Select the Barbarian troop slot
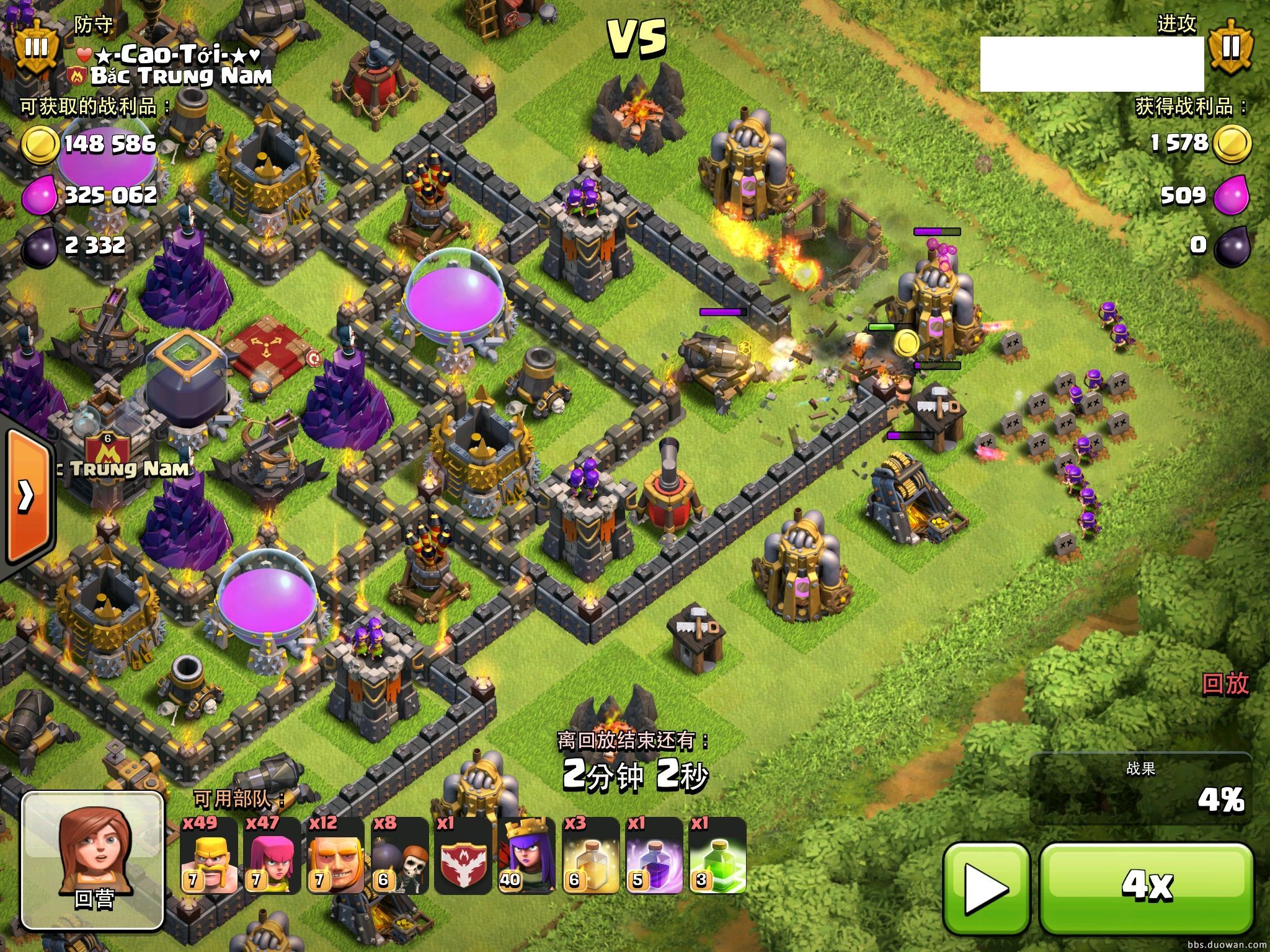The width and height of the screenshot is (1270, 952). coord(209,857)
